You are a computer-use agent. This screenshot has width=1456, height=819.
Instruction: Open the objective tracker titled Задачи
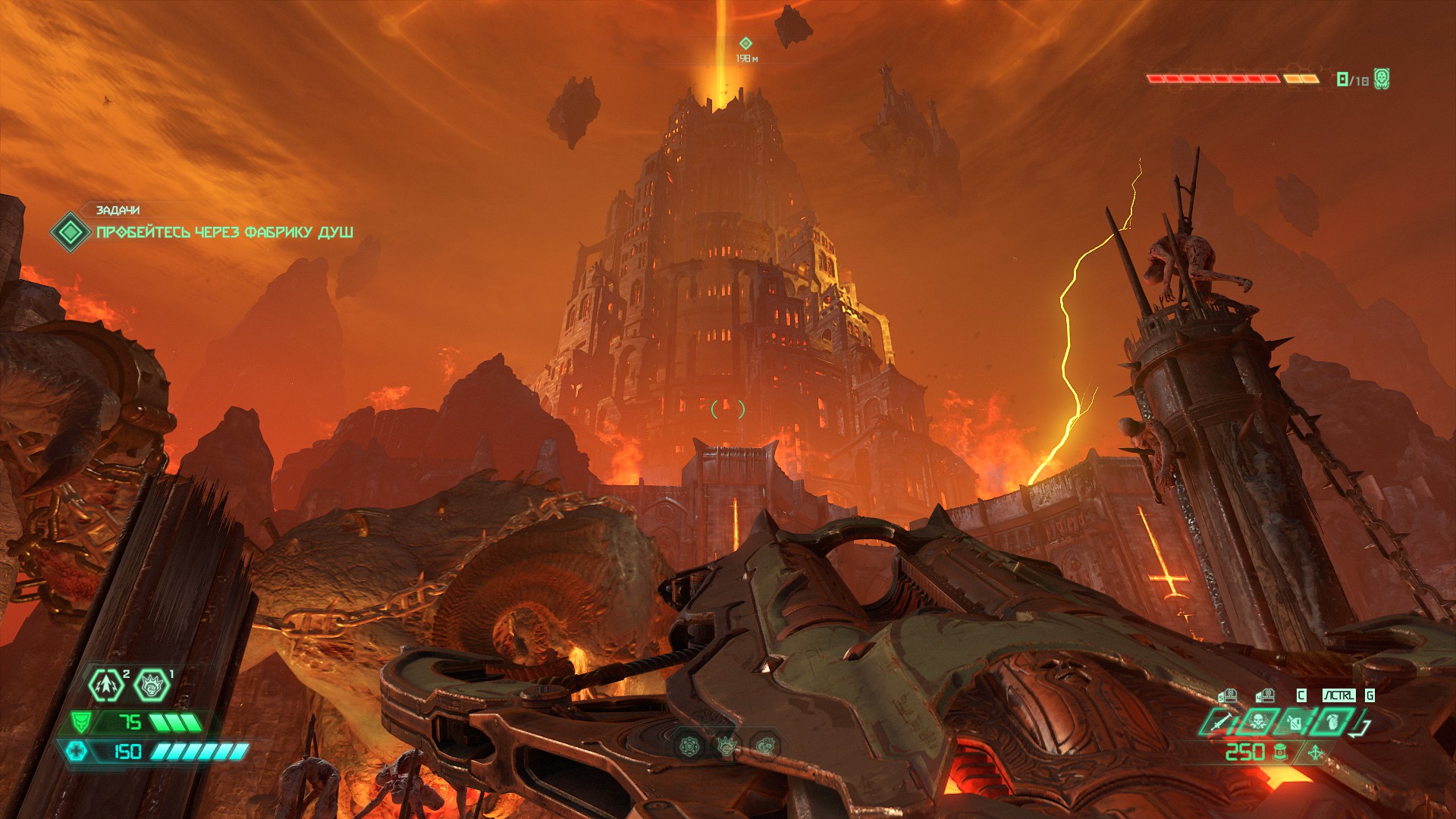[x=118, y=210]
